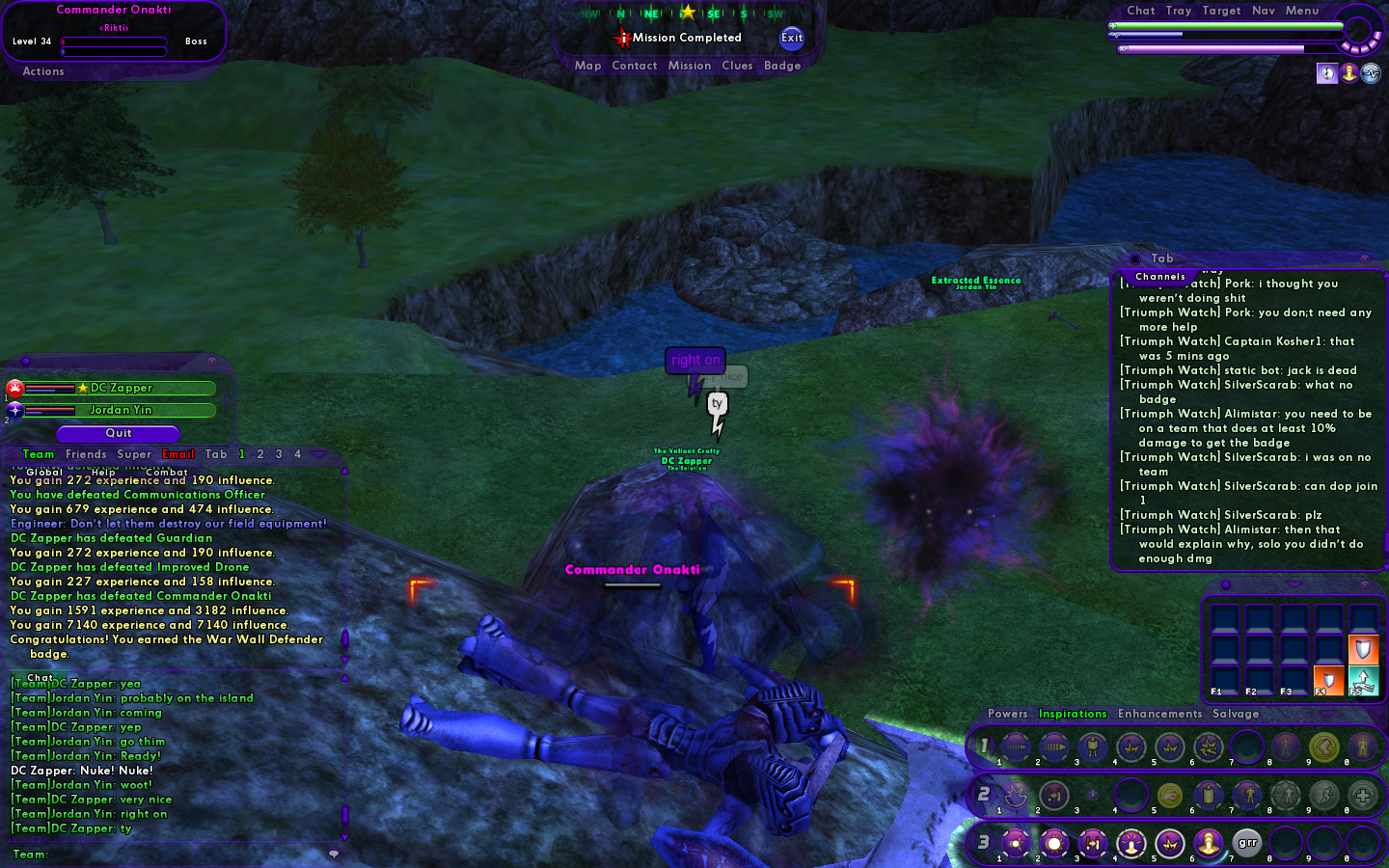The width and height of the screenshot is (1389, 868).
Task: Activate the grr macro button
Action: pyautogui.click(x=1247, y=843)
